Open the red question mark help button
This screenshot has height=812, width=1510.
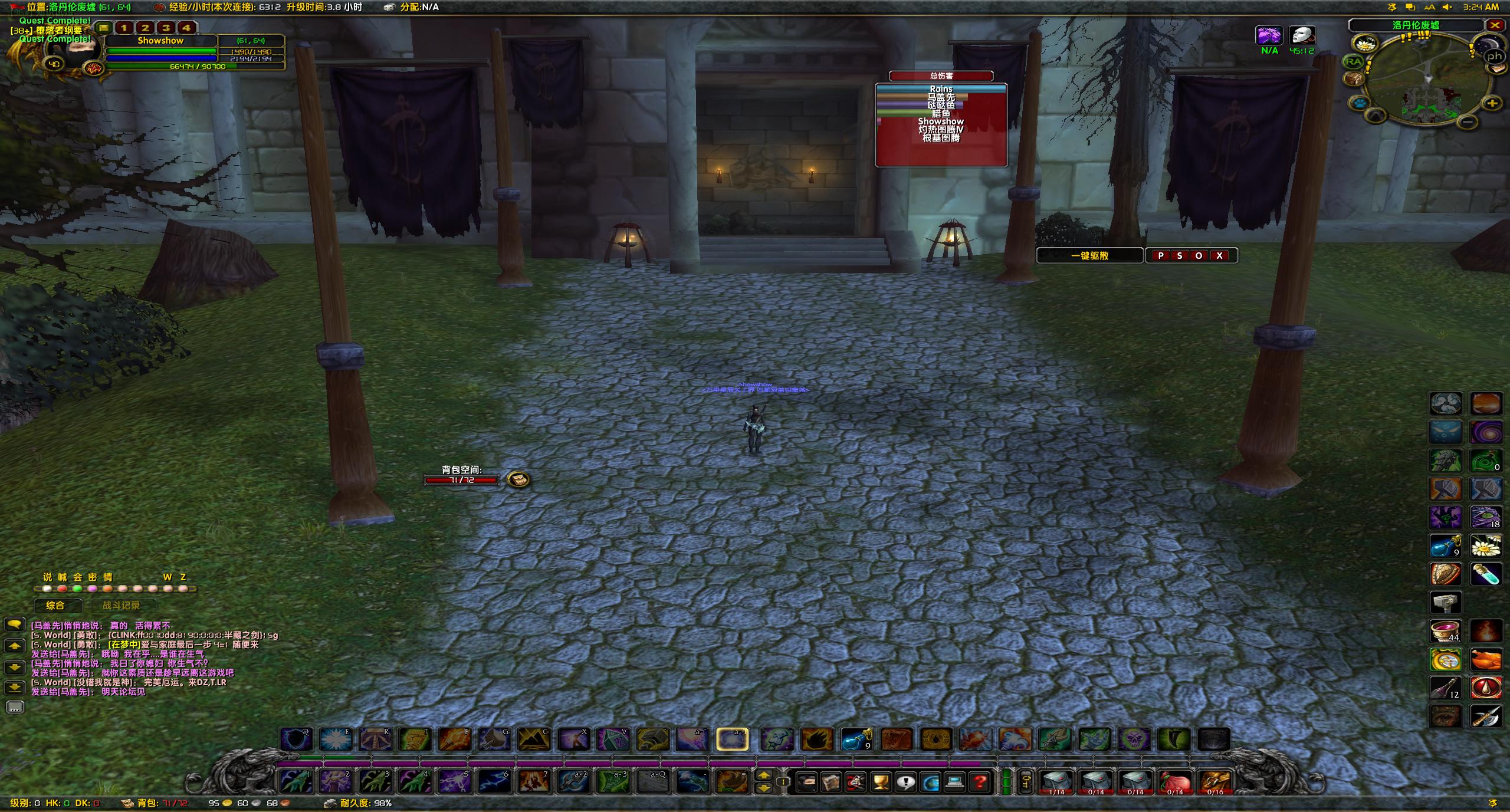click(980, 783)
